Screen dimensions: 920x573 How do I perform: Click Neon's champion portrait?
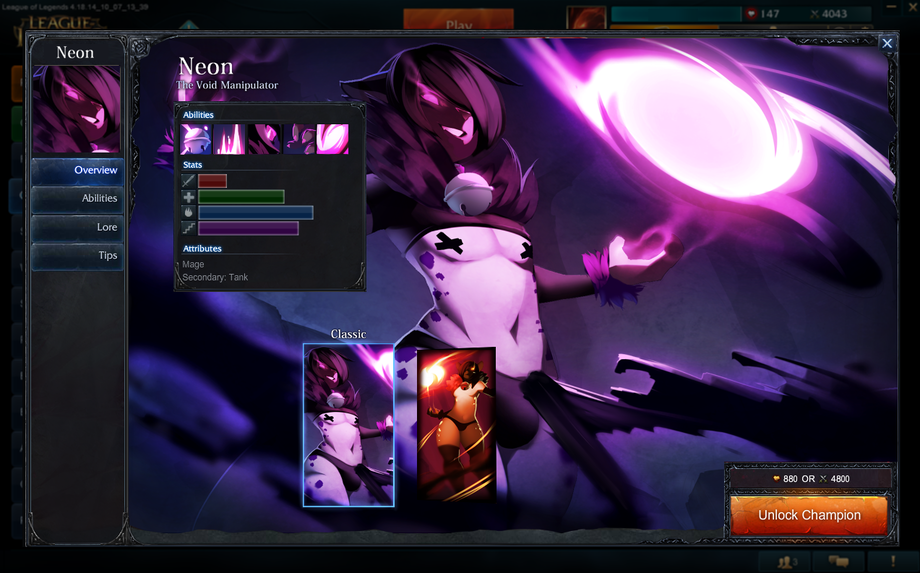[x=77, y=110]
